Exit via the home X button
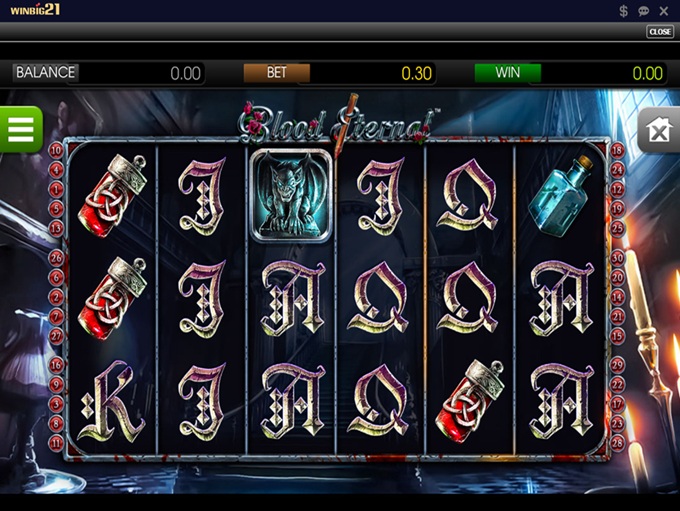 click(659, 131)
